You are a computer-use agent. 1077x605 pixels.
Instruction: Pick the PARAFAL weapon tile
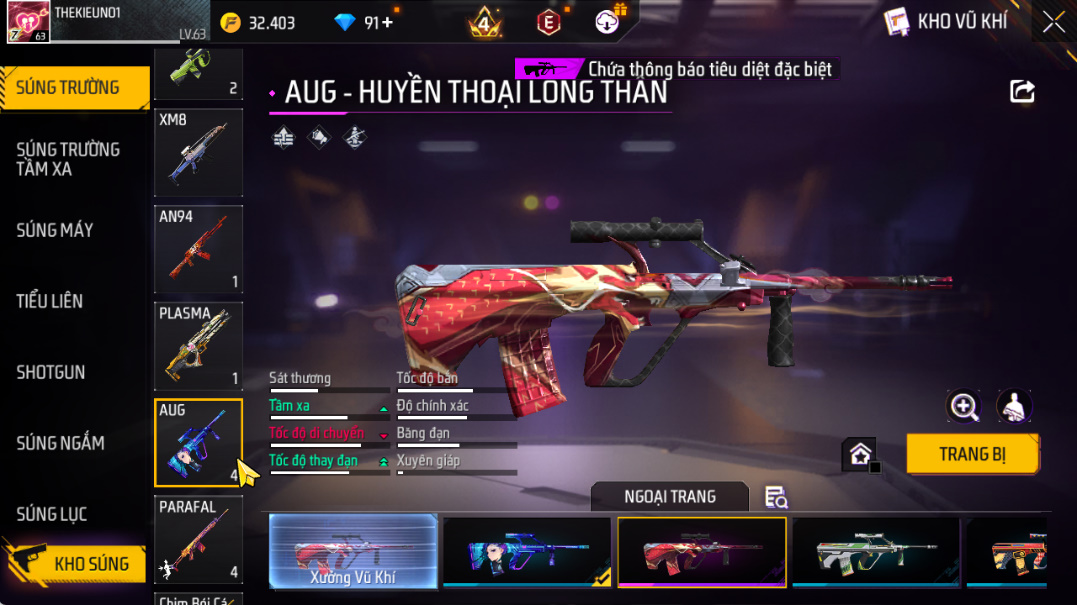pyautogui.click(x=198, y=539)
